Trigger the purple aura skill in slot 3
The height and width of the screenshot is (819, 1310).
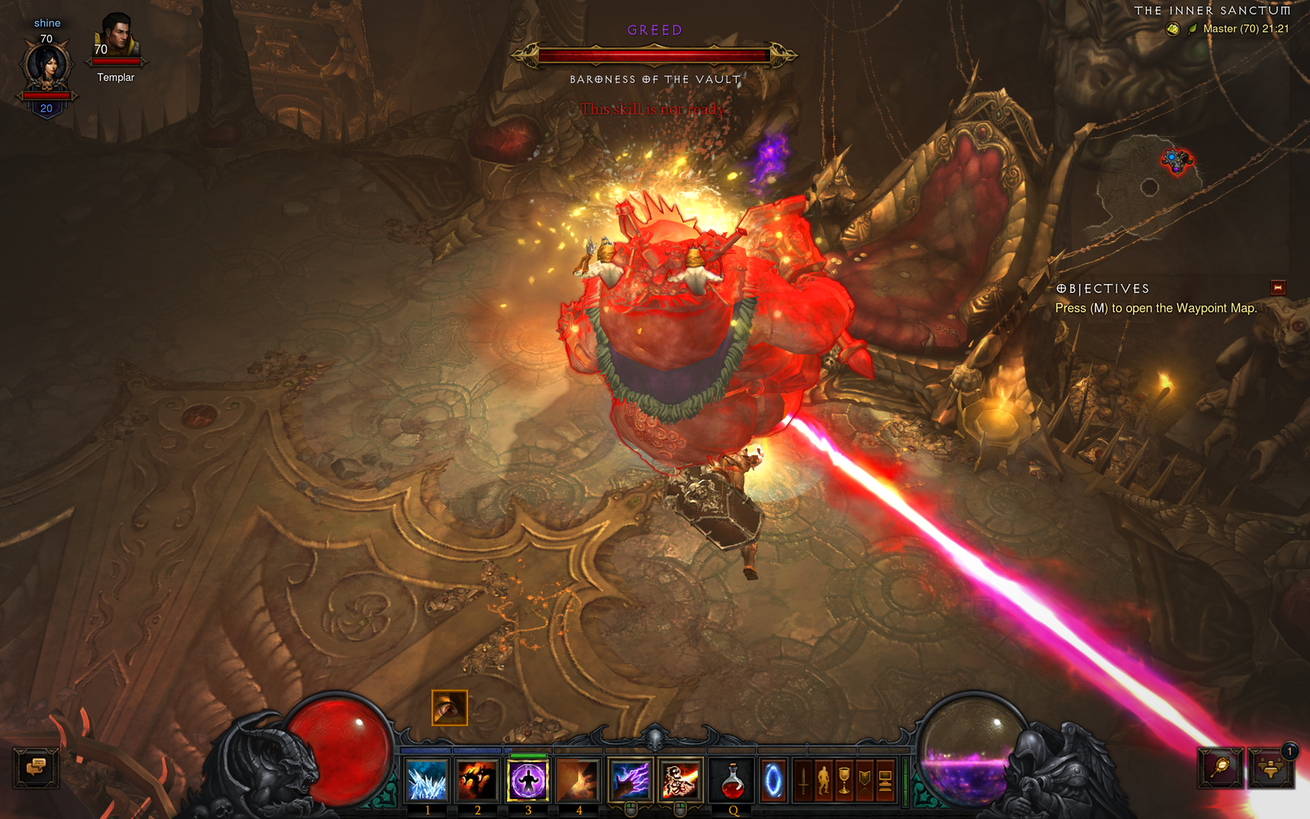[x=528, y=780]
